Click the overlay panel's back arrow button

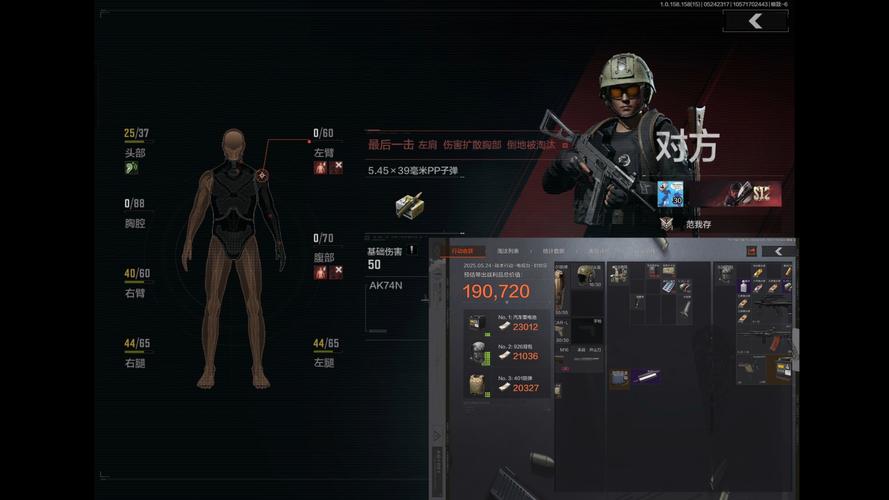coord(777,251)
